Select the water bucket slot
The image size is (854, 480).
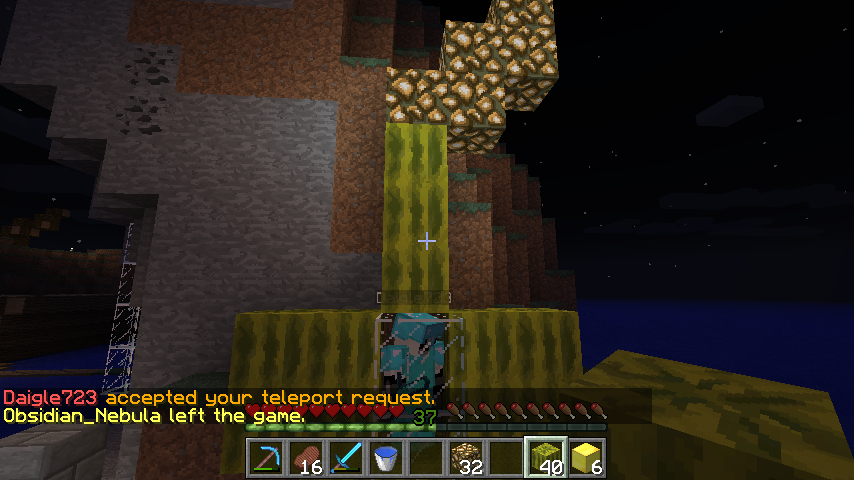coord(387,458)
